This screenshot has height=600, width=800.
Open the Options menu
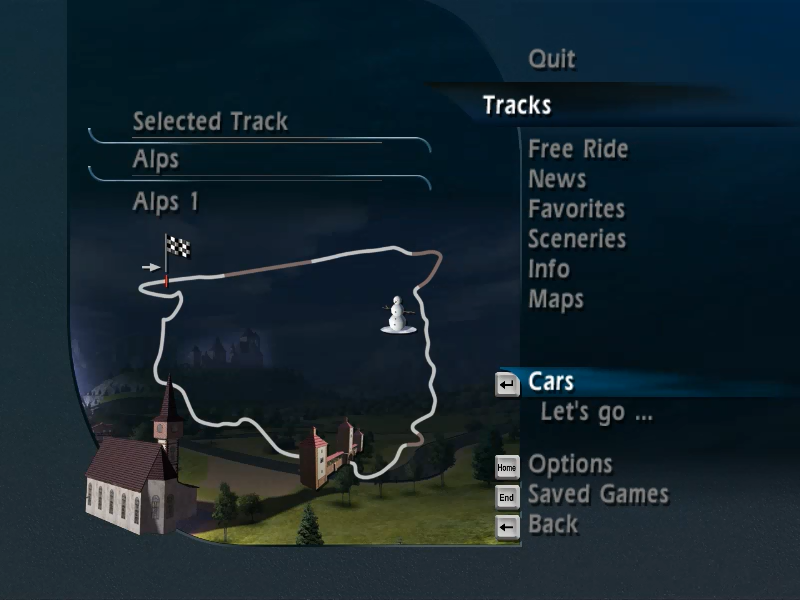pos(570,465)
